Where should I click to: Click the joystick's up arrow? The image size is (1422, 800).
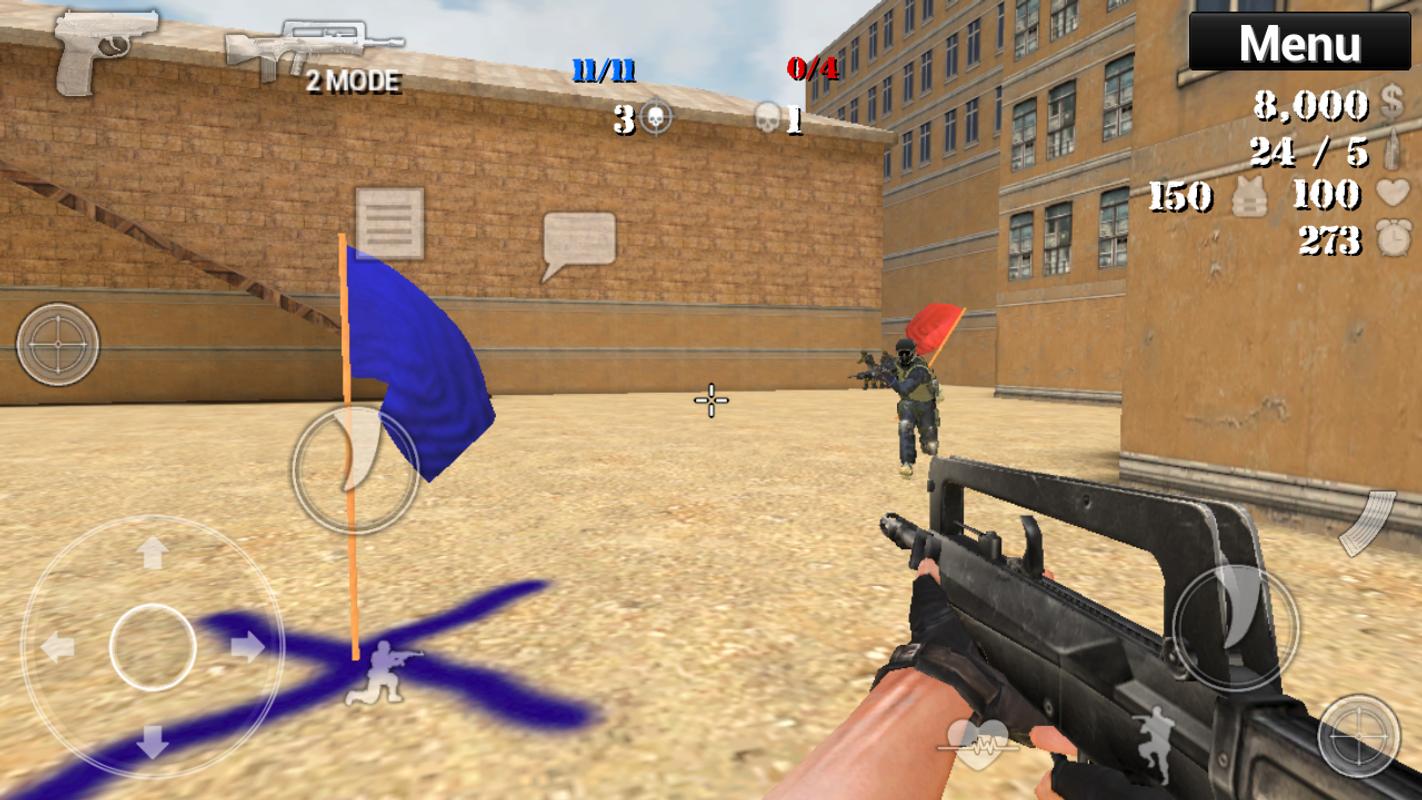click(152, 552)
